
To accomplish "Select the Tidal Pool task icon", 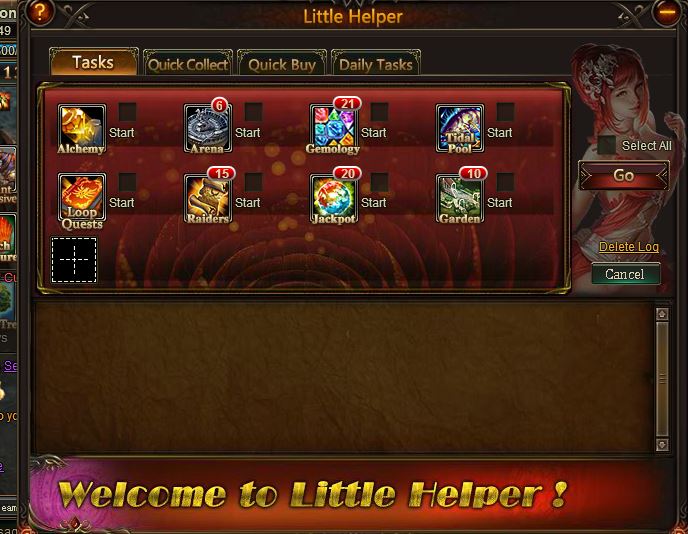I will [460, 127].
